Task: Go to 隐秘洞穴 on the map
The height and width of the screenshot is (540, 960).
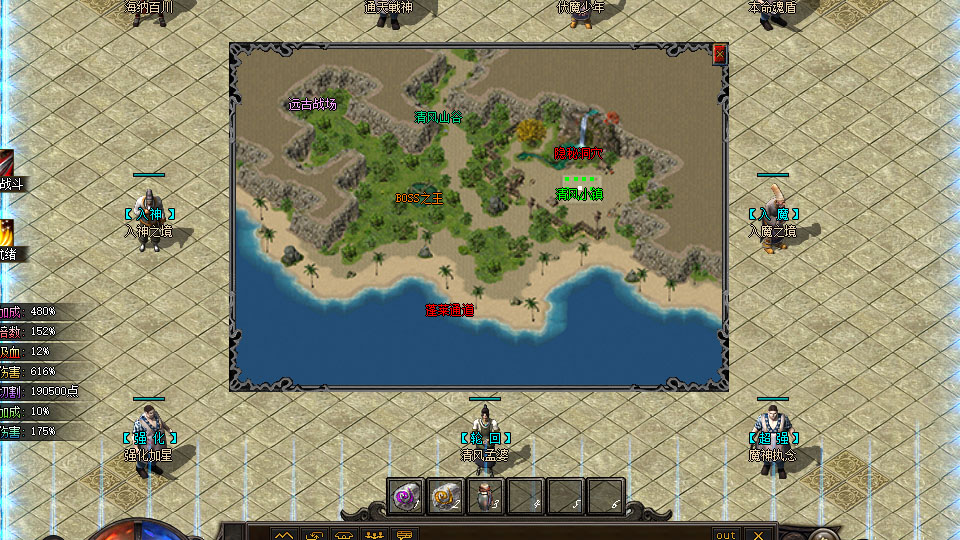Action: tap(579, 153)
